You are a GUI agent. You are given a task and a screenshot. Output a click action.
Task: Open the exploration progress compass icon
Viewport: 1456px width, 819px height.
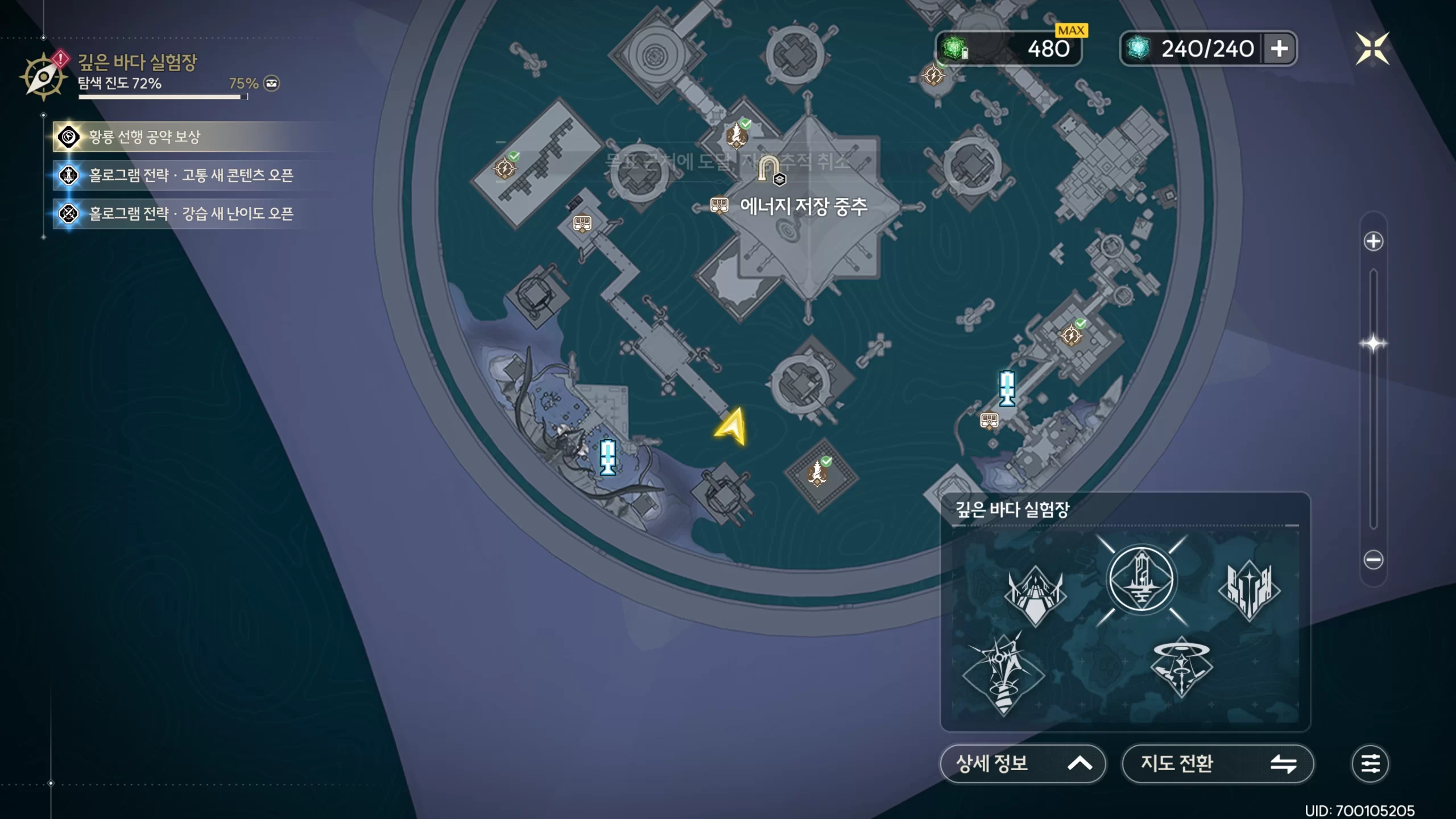[x=43, y=77]
